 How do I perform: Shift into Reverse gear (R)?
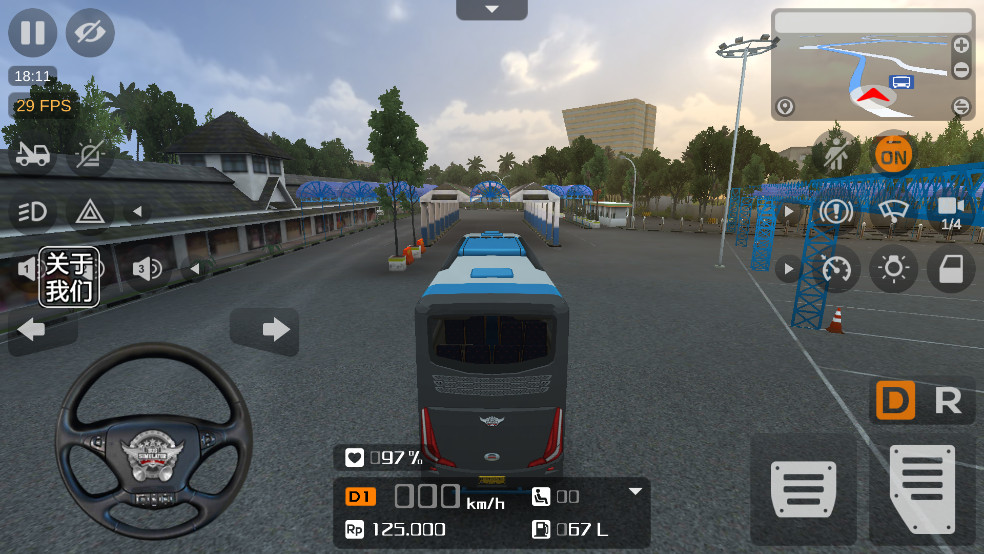(x=947, y=401)
